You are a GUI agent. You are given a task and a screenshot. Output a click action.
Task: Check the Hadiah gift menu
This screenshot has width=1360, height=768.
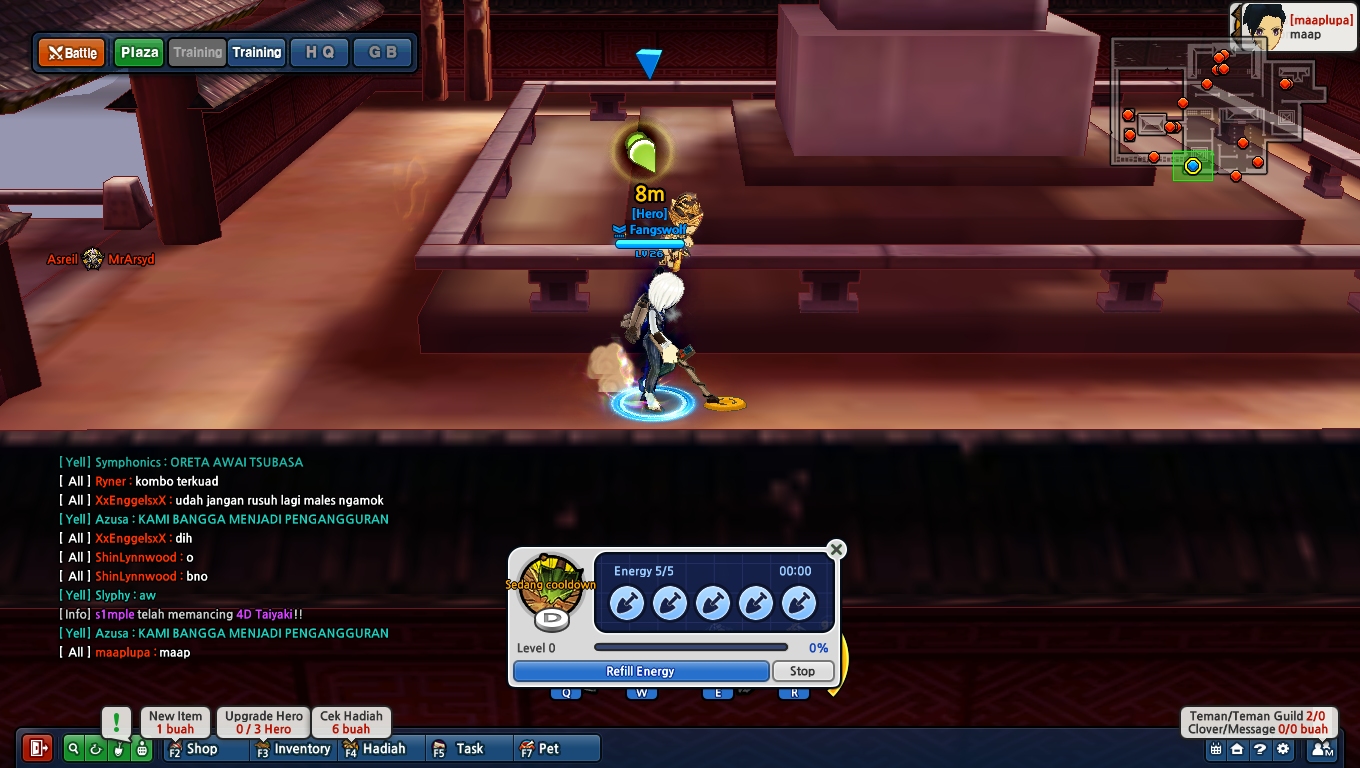pyautogui.click(x=377, y=748)
